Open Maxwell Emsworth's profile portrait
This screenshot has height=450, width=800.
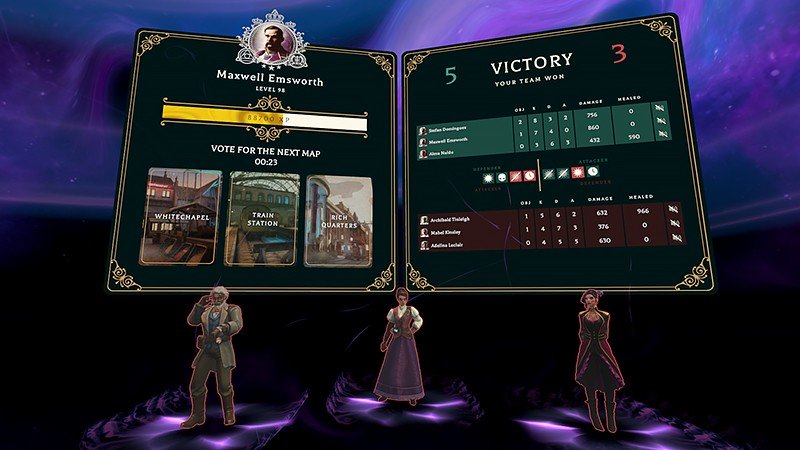click(x=269, y=41)
